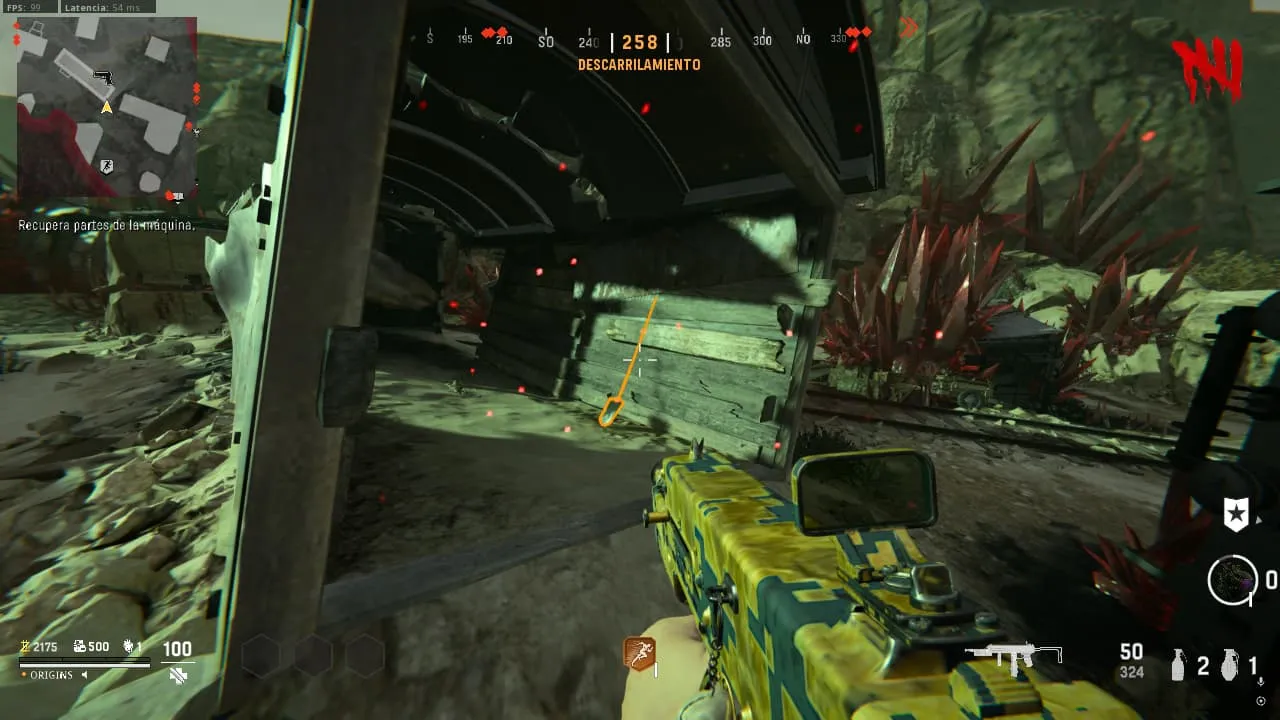Read the 'Recupera partes de la máquina' objective
This screenshot has width=1280, height=720.
106,226
